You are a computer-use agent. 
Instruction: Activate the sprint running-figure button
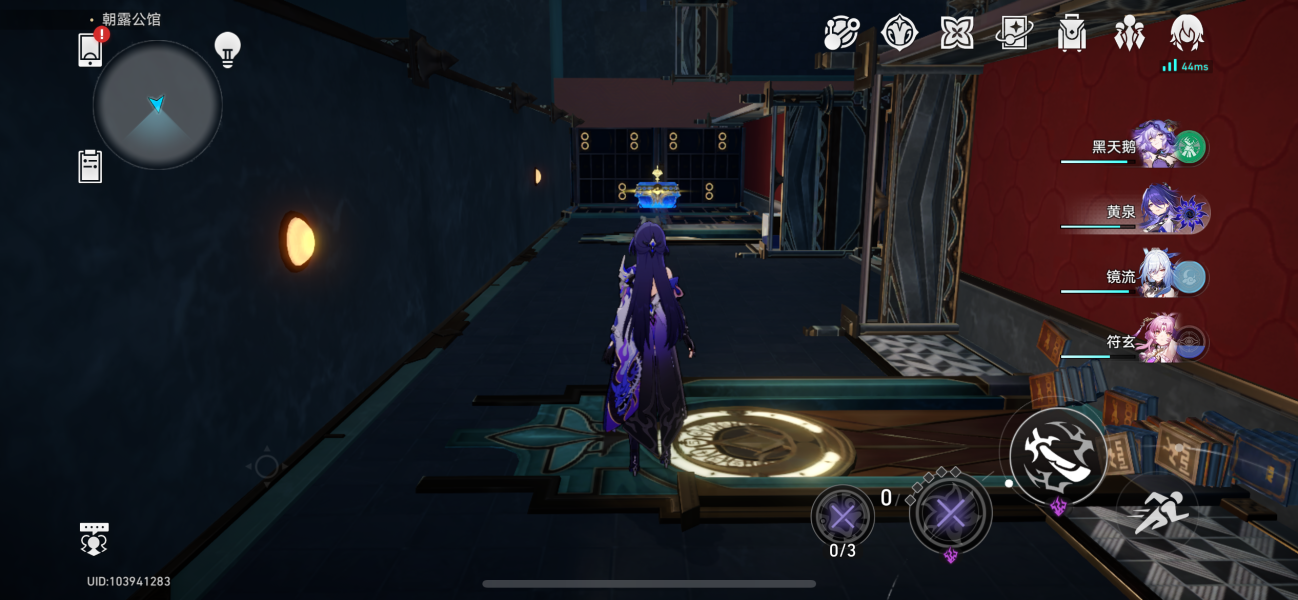click(x=1161, y=514)
